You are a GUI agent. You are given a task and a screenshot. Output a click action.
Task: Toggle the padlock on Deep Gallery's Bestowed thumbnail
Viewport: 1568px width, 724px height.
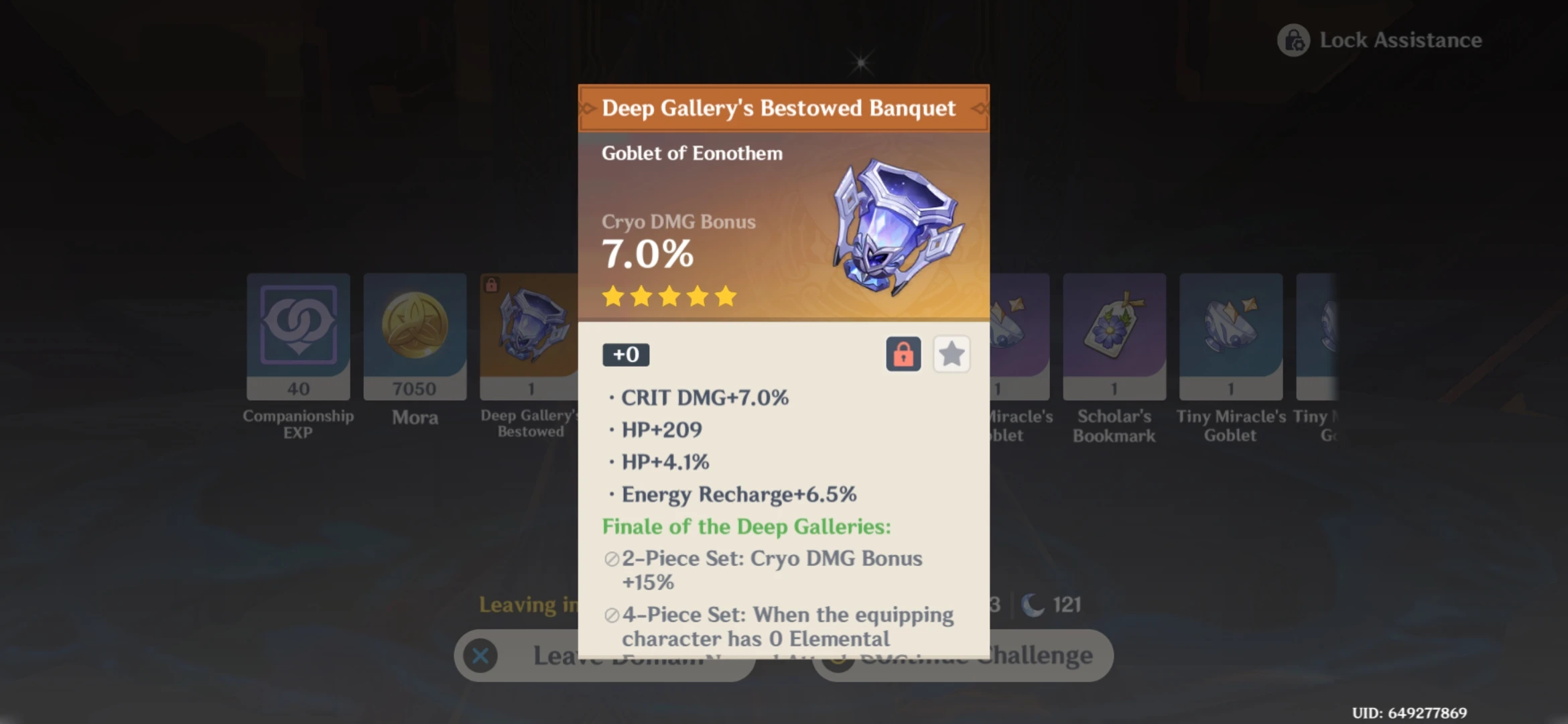[490, 283]
